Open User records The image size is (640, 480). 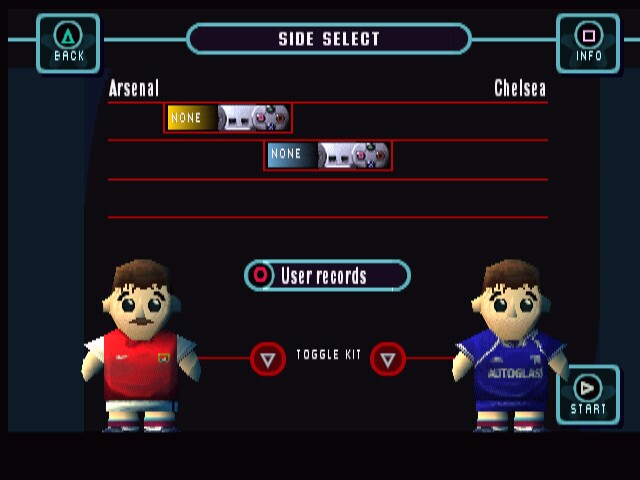click(327, 275)
